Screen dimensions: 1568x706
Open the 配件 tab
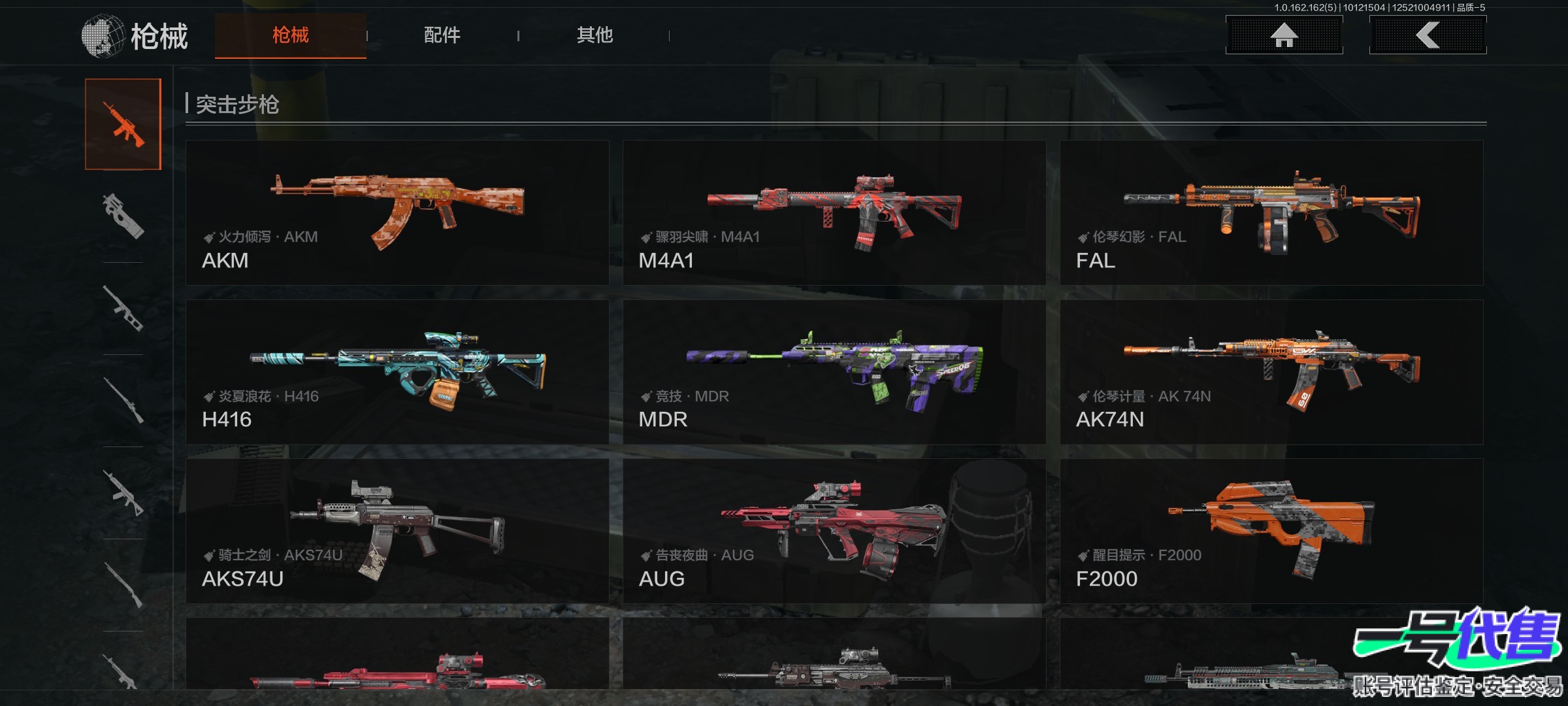pyautogui.click(x=442, y=35)
